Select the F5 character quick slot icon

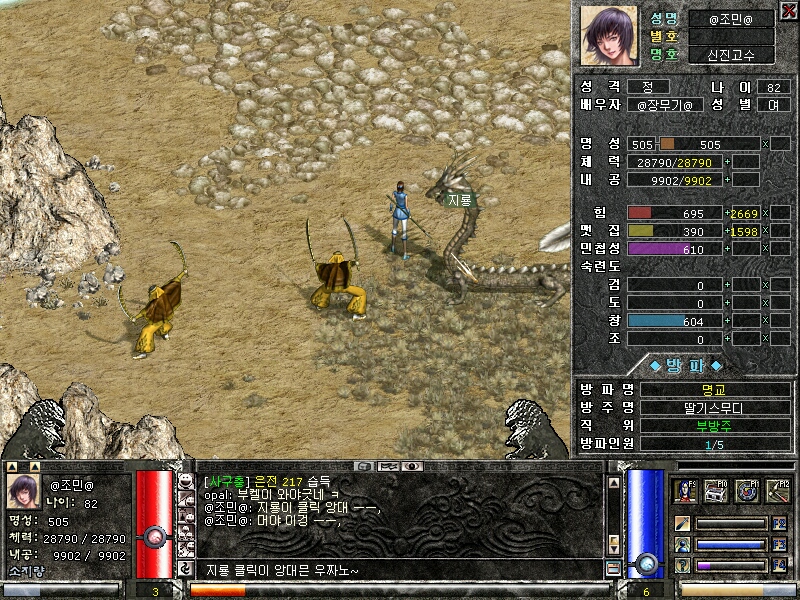[686, 491]
